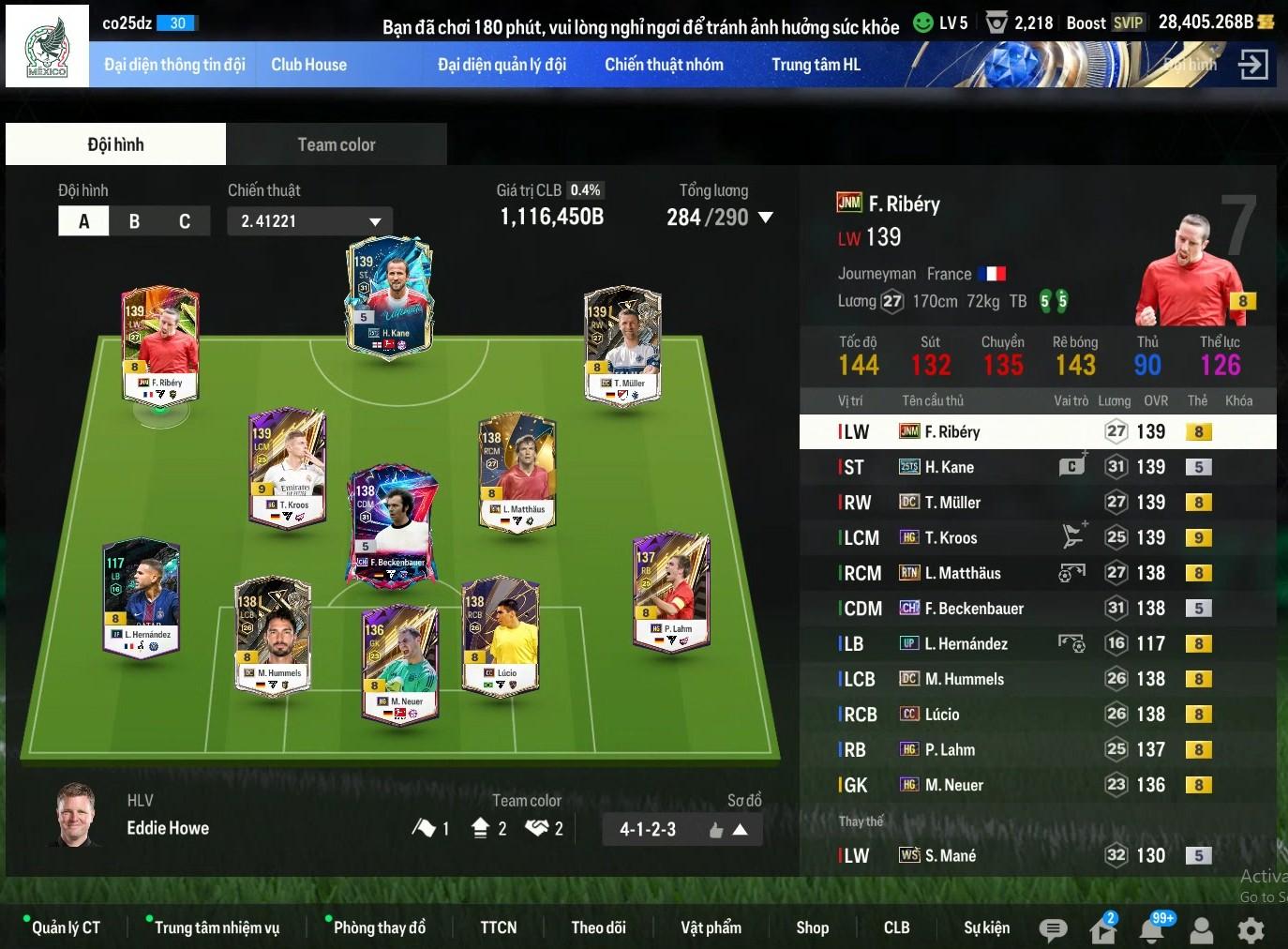Open Club House menu
Image resolution: width=1288 pixels, height=949 pixels.
(308, 65)
